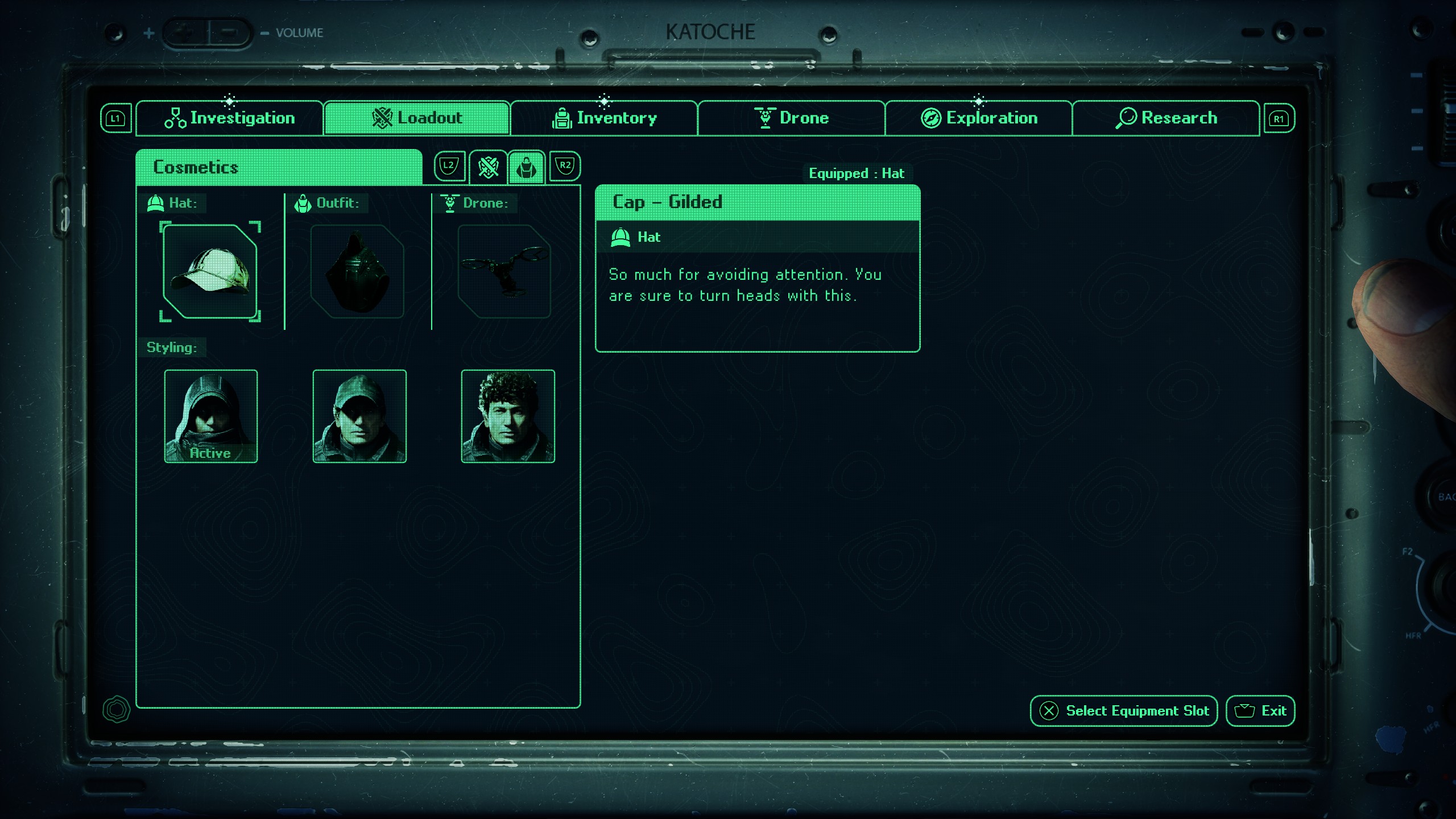Open the Inventory tab
The height and width of the screenshot is (819, 1456).
(x=604, y=118)
